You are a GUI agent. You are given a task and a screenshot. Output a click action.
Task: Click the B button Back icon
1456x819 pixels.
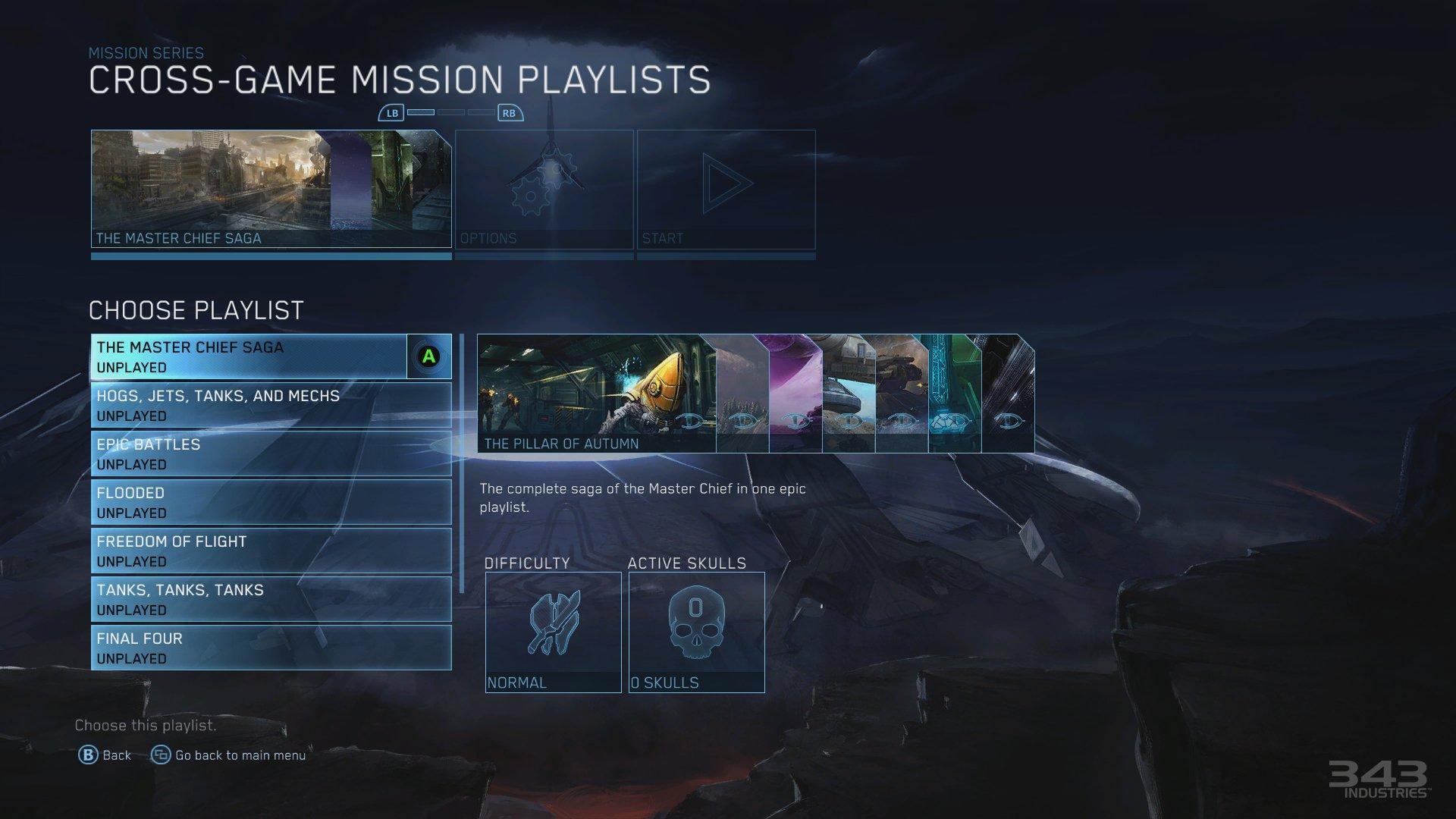click(87, 755)
